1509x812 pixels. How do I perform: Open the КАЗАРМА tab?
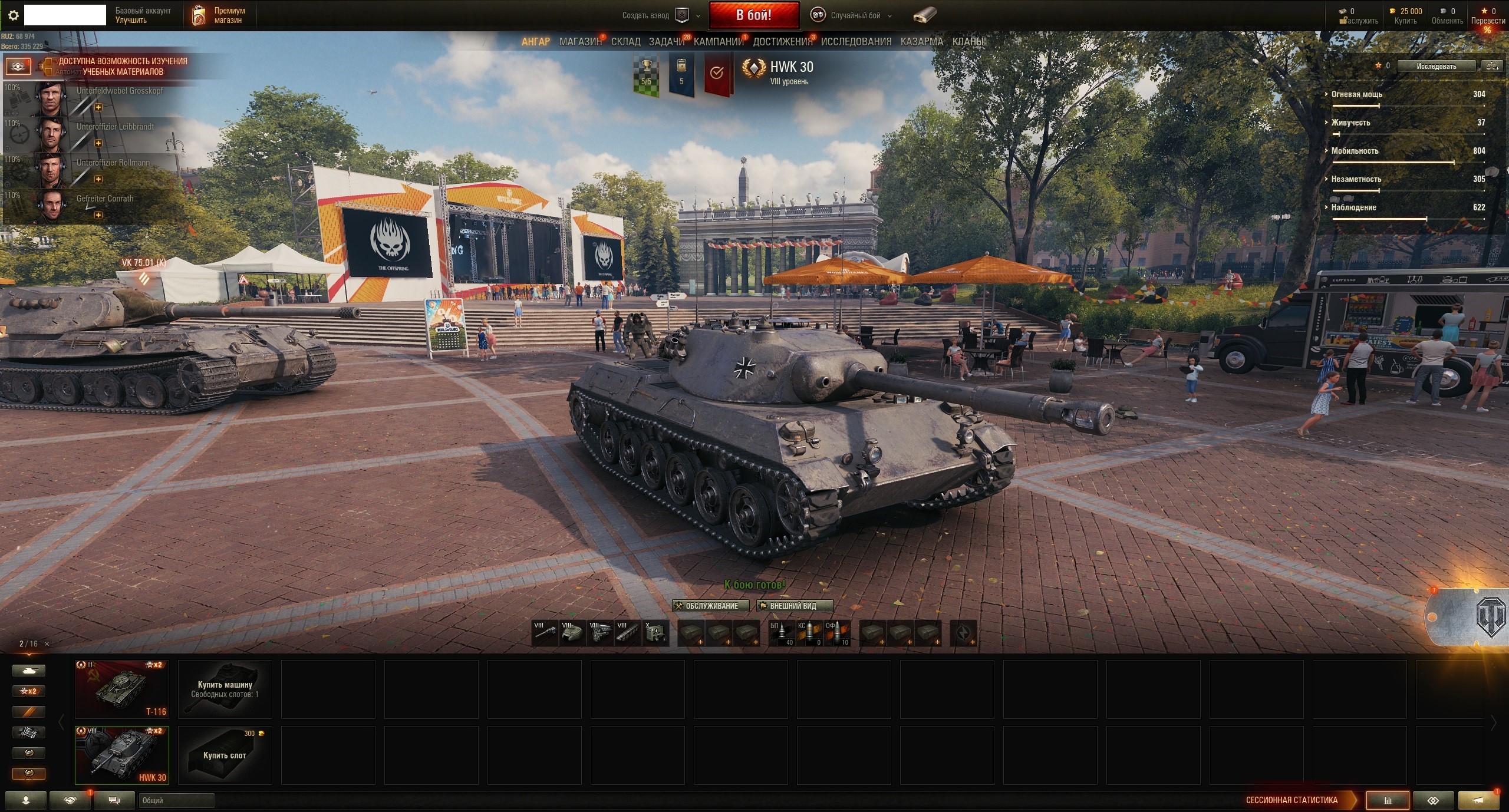click(921, 42)
